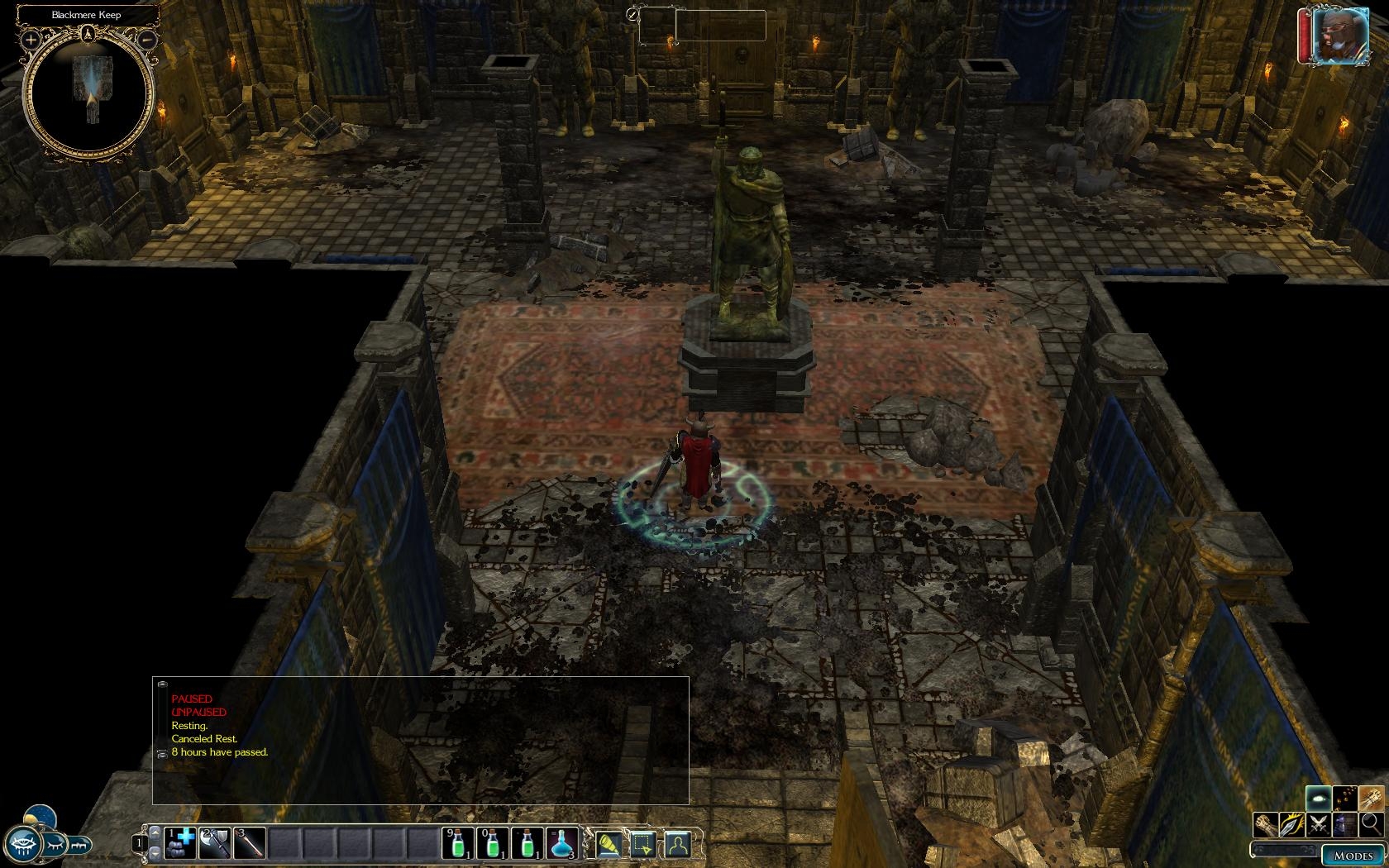Toggle the minimap north-lock compass button
Viewport: 1389px width, 868px height.
coord(88,35)
